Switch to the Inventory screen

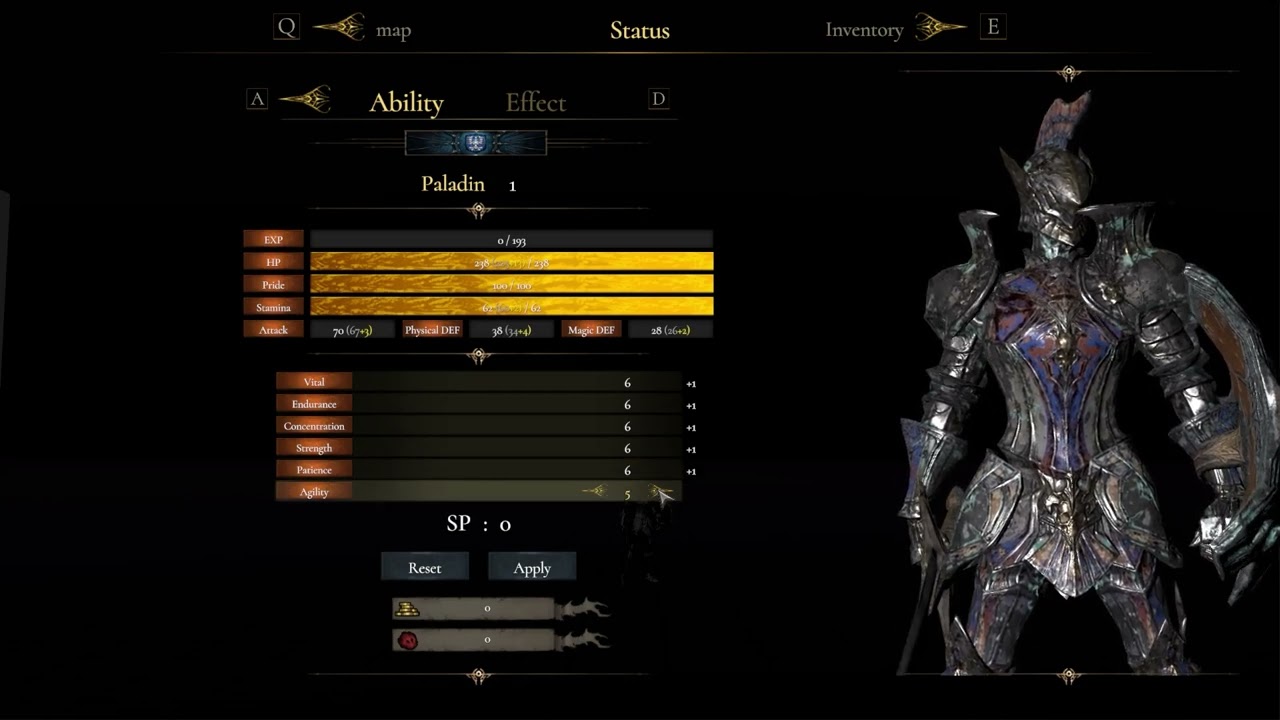(x=864, y=30)
